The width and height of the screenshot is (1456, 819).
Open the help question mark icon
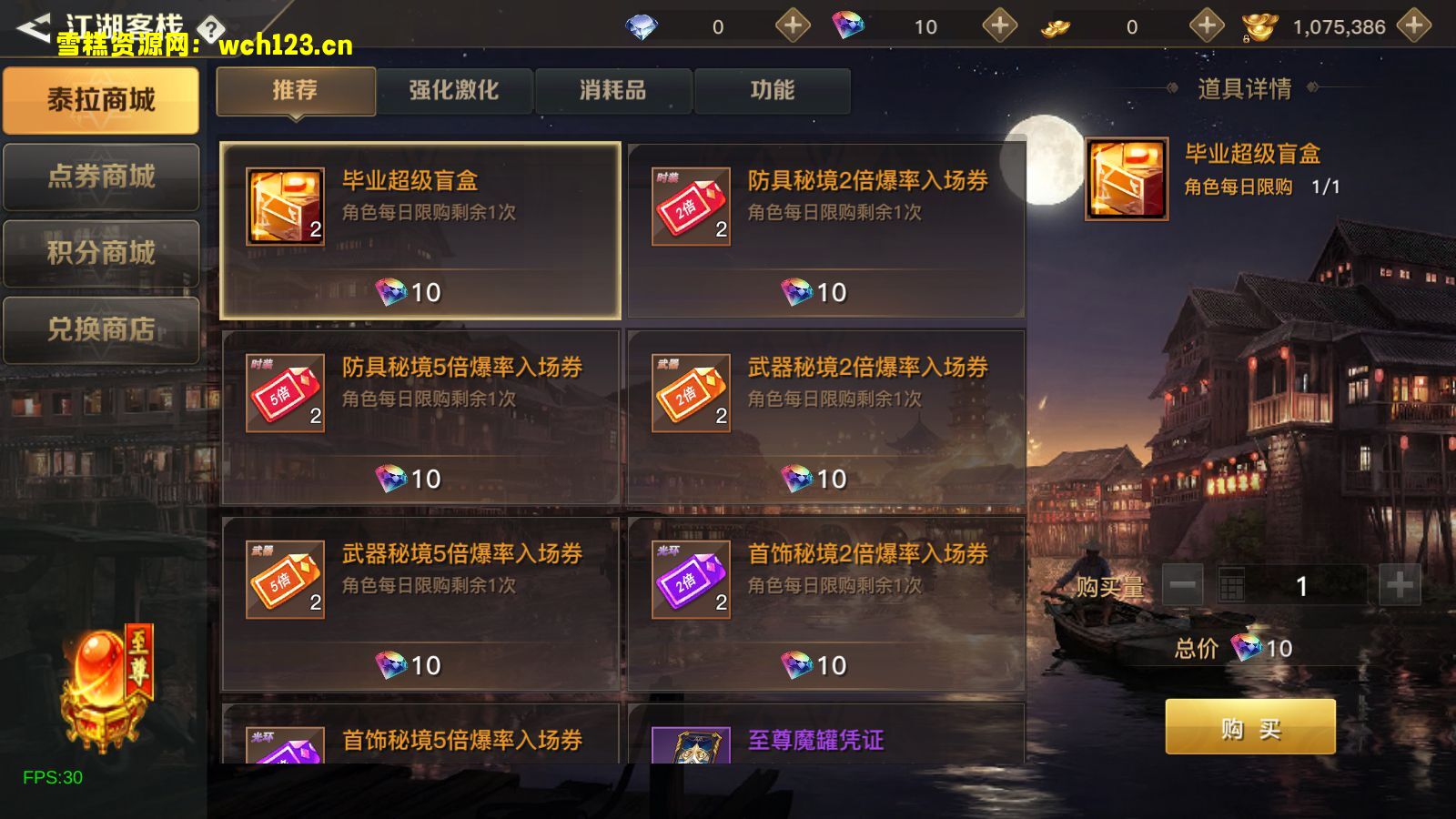[211, 27]
